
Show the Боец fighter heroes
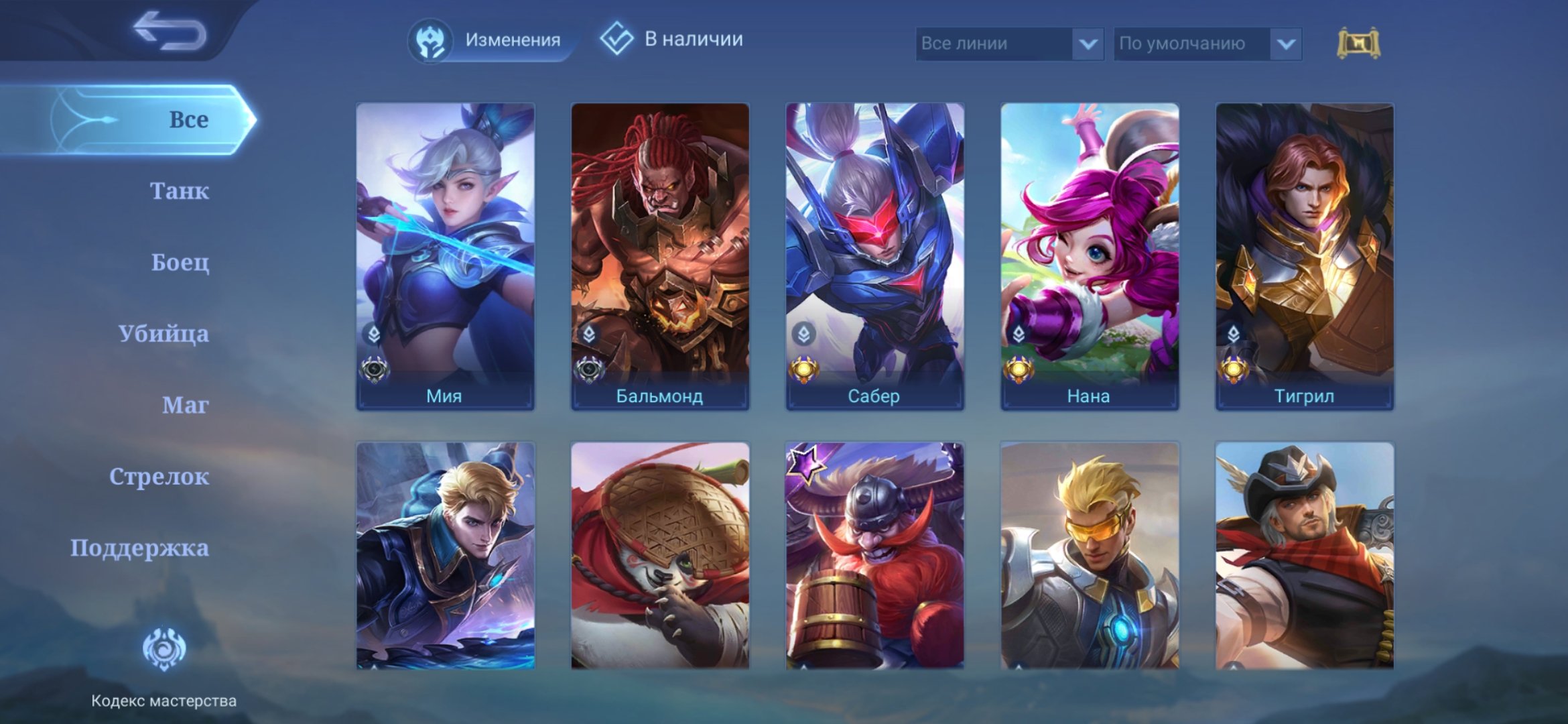tap(180, 262)
